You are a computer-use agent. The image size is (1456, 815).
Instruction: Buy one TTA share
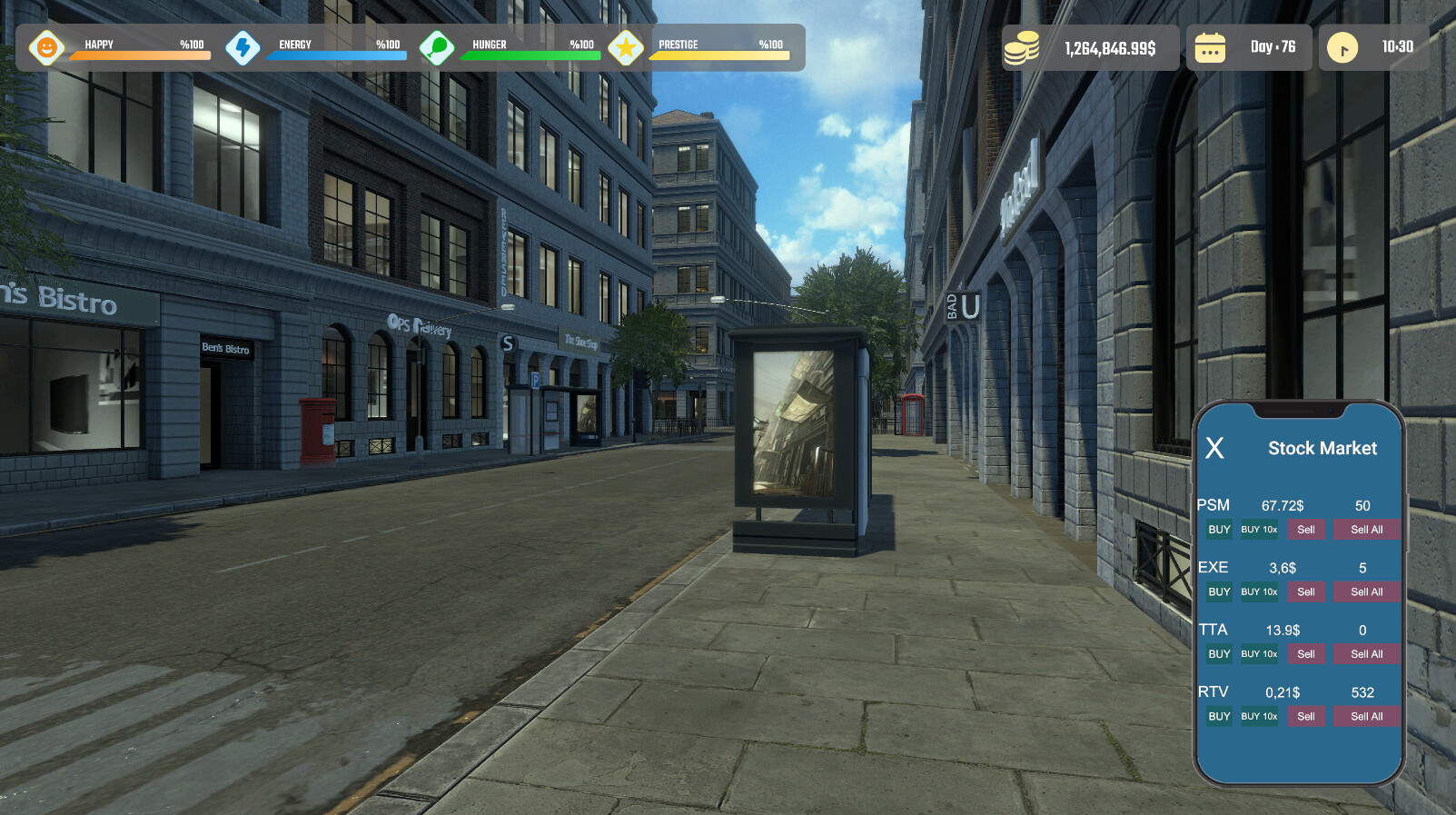click(1218, 654)
